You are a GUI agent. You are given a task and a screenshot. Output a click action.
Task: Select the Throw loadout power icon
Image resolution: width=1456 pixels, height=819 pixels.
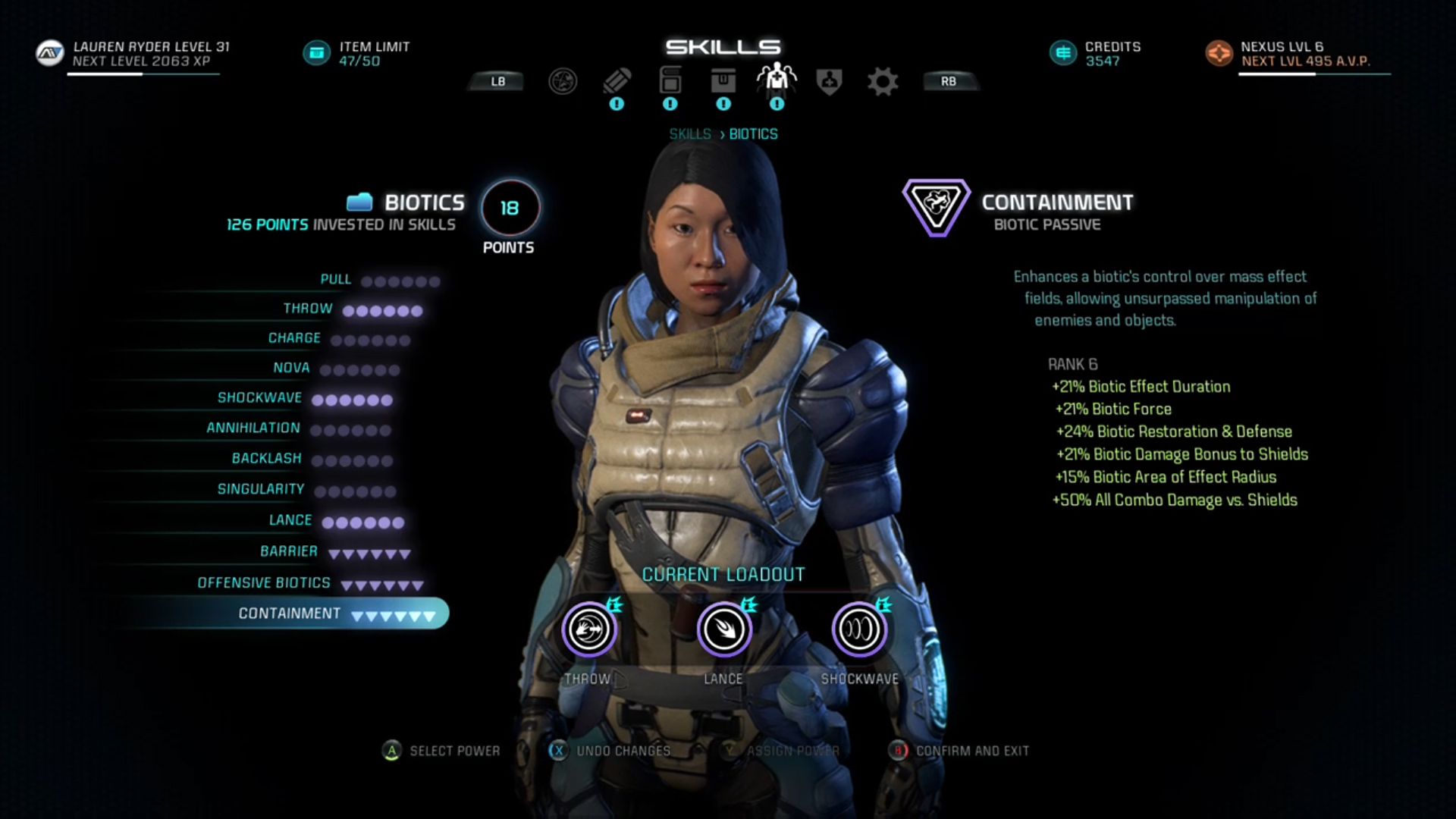pyautogui.click(x=588, y=629)
